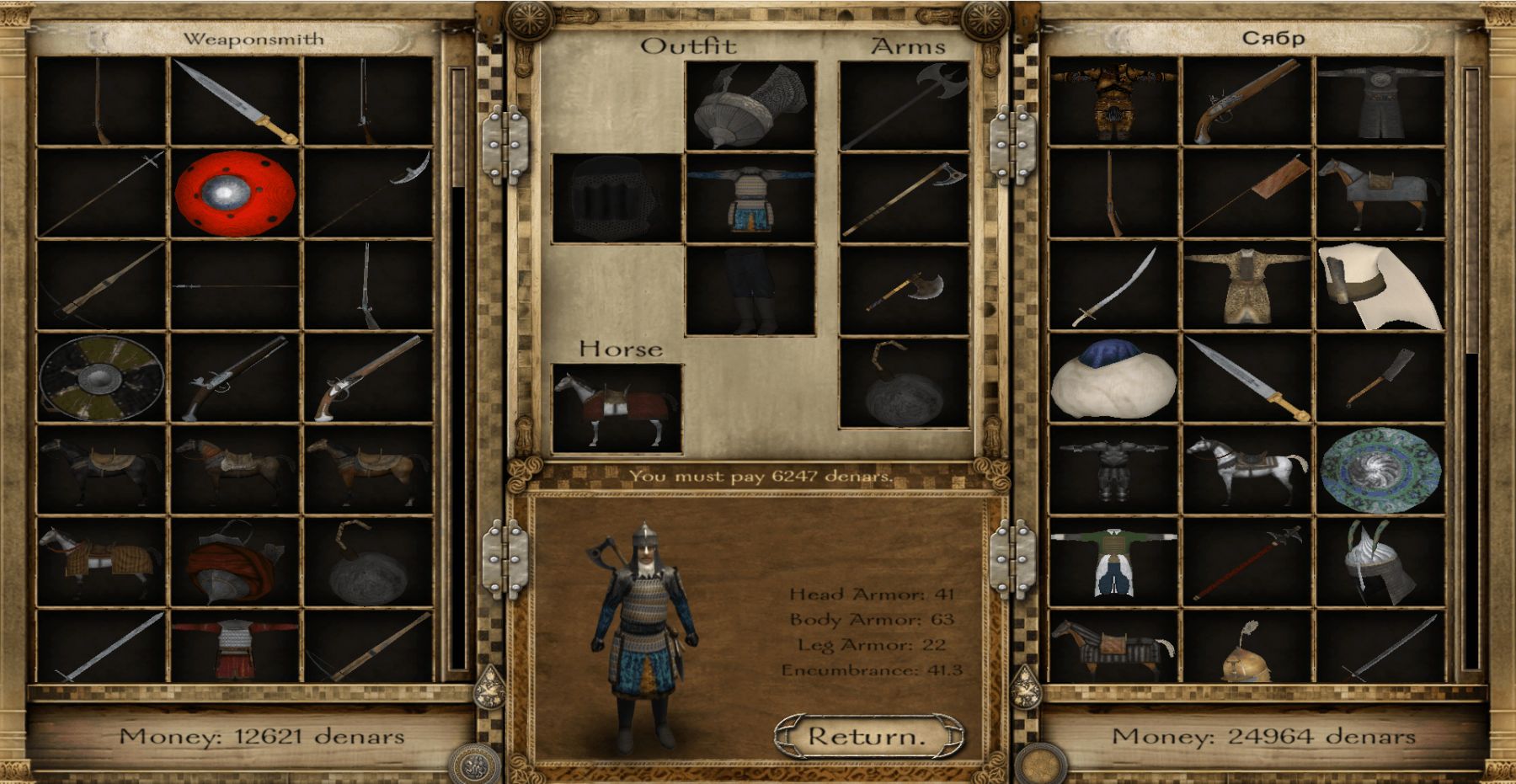Image resolution: width=1516 pixels, height=784 pixels.
Task: Pick the green-and-yellow round shield in the shop
Action: tap(102, 378)
